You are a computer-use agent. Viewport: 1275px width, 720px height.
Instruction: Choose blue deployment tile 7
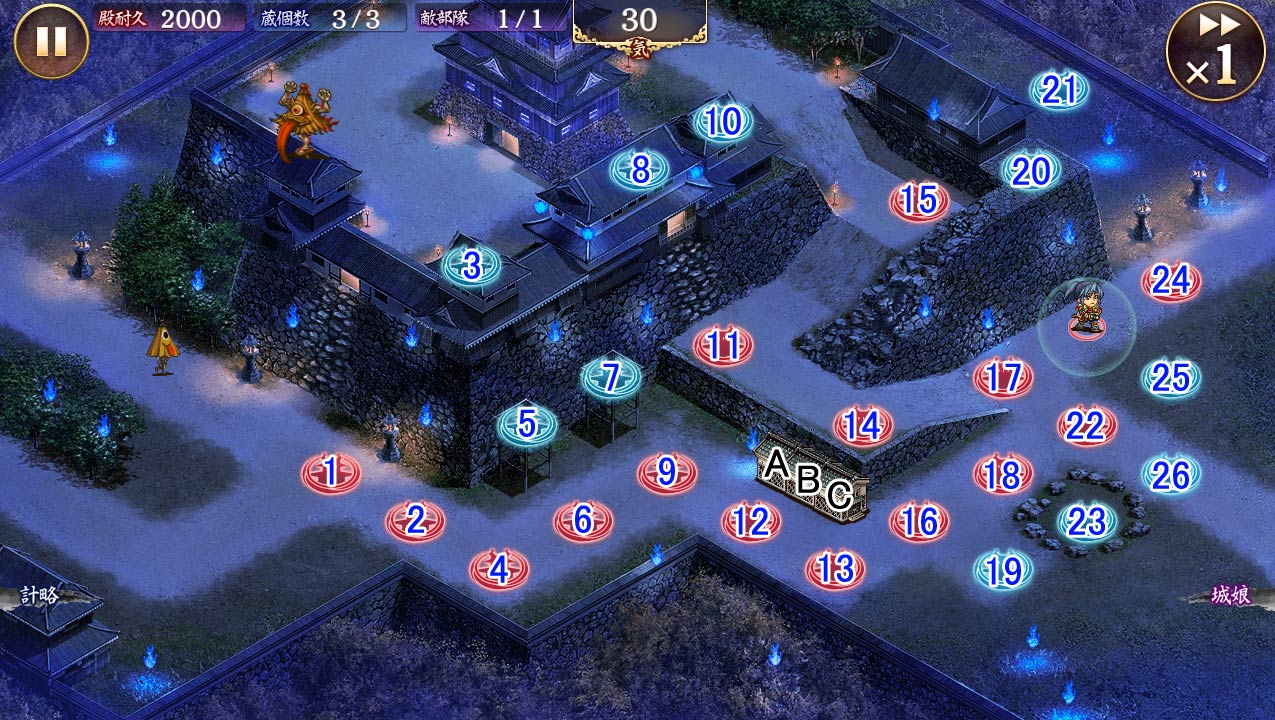(x=611, y=377)
